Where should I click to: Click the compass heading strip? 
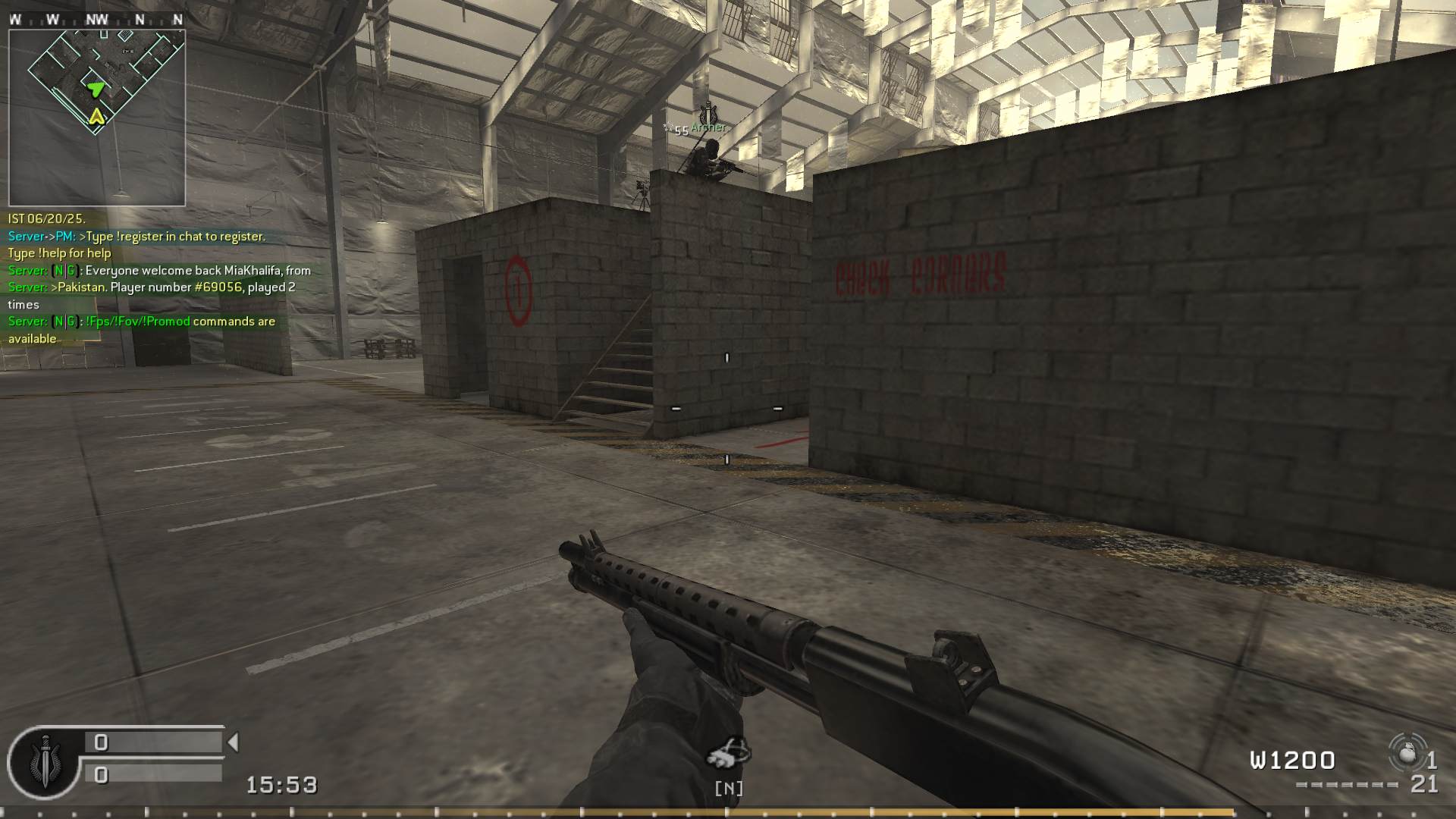97,20
